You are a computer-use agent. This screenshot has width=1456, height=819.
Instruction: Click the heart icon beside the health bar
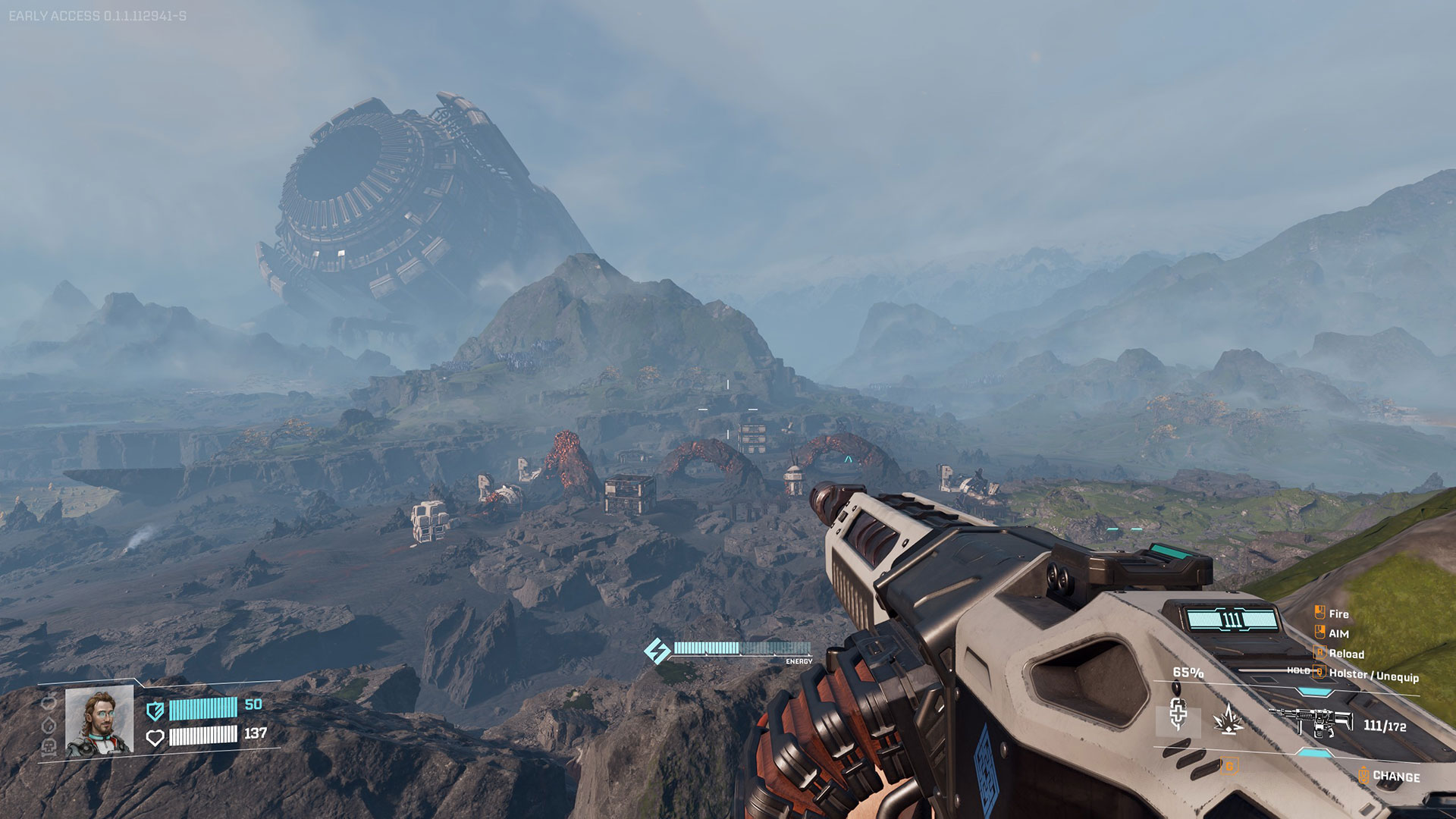pyautogui.click(x=155, y=737)
